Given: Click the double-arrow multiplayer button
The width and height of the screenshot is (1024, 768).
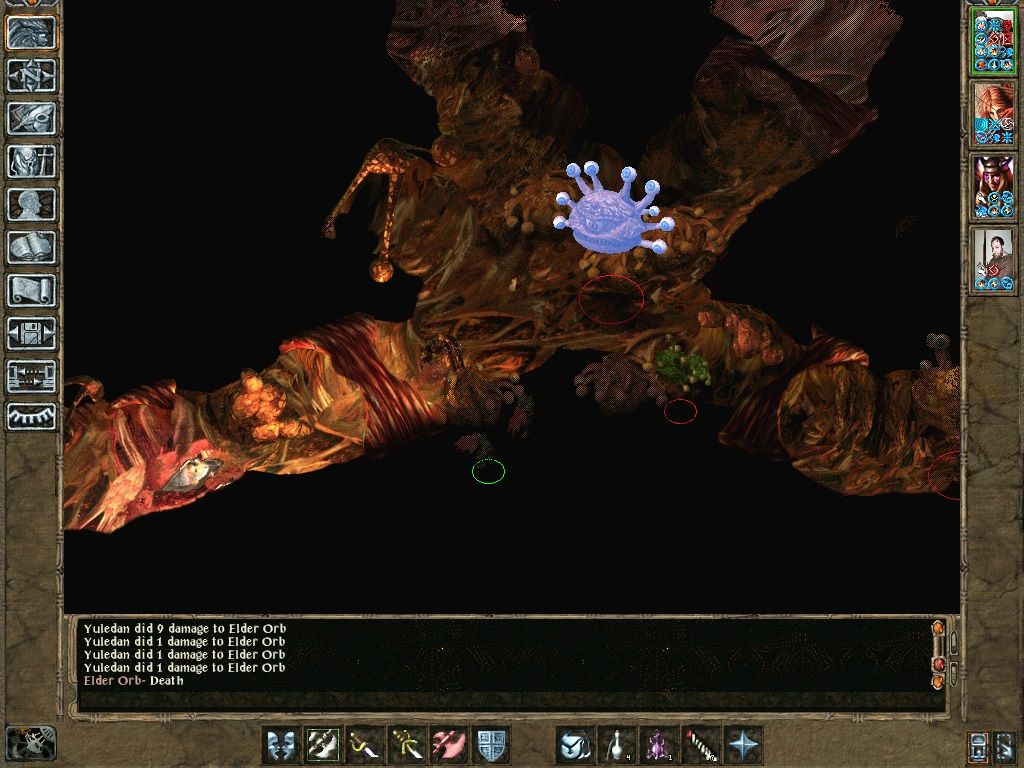Looking at the screenshot, I should (31, 376).
